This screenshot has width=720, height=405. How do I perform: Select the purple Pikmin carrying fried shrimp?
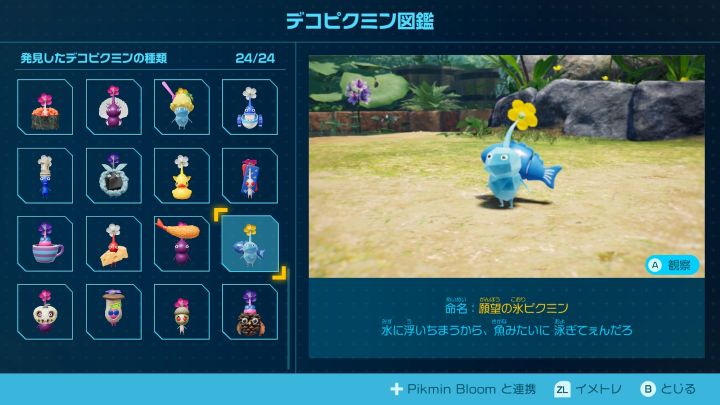(181, 243)
